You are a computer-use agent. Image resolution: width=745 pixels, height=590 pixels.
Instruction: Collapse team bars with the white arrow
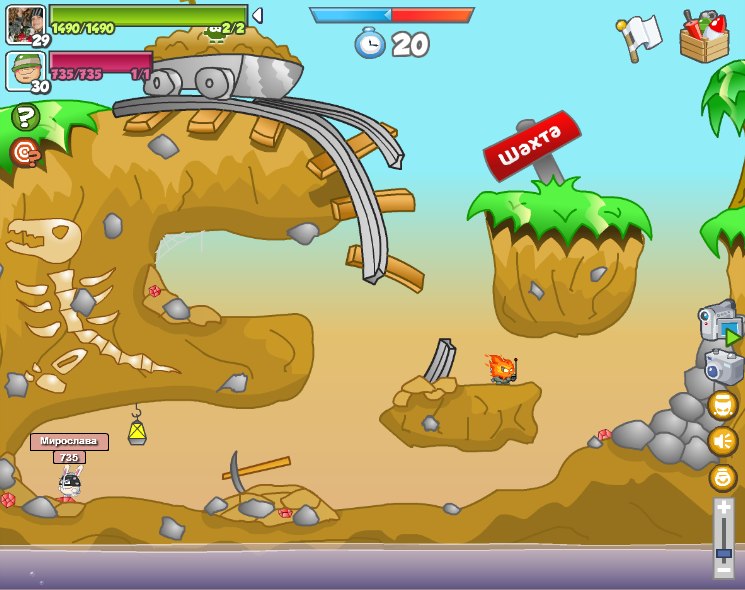click(x=257, y=15)
